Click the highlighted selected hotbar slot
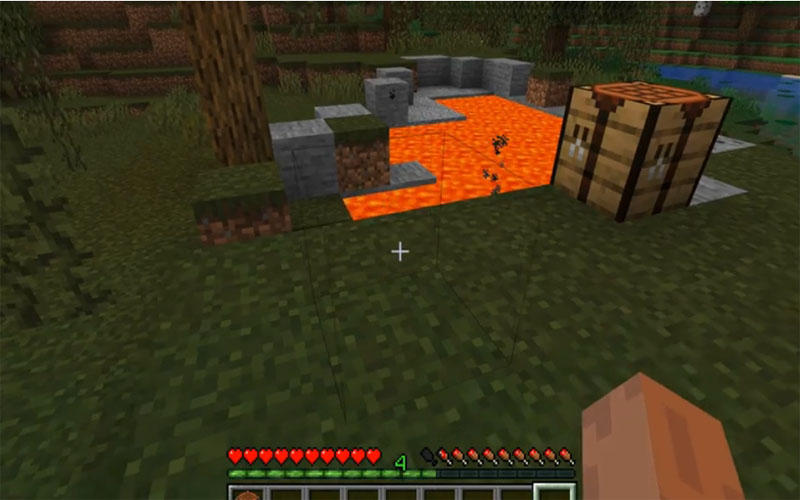The image size is (800, 500). click(553, 492)
